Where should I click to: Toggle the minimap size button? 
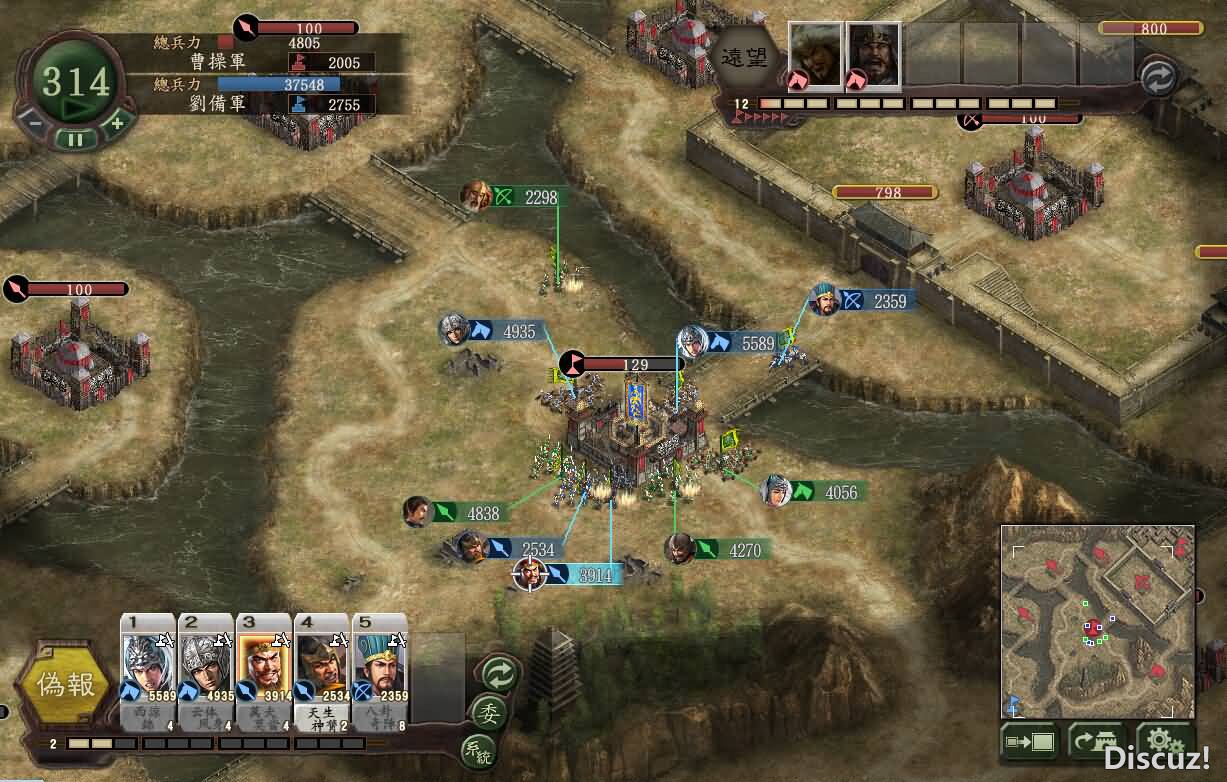(x=1029, y=742)
